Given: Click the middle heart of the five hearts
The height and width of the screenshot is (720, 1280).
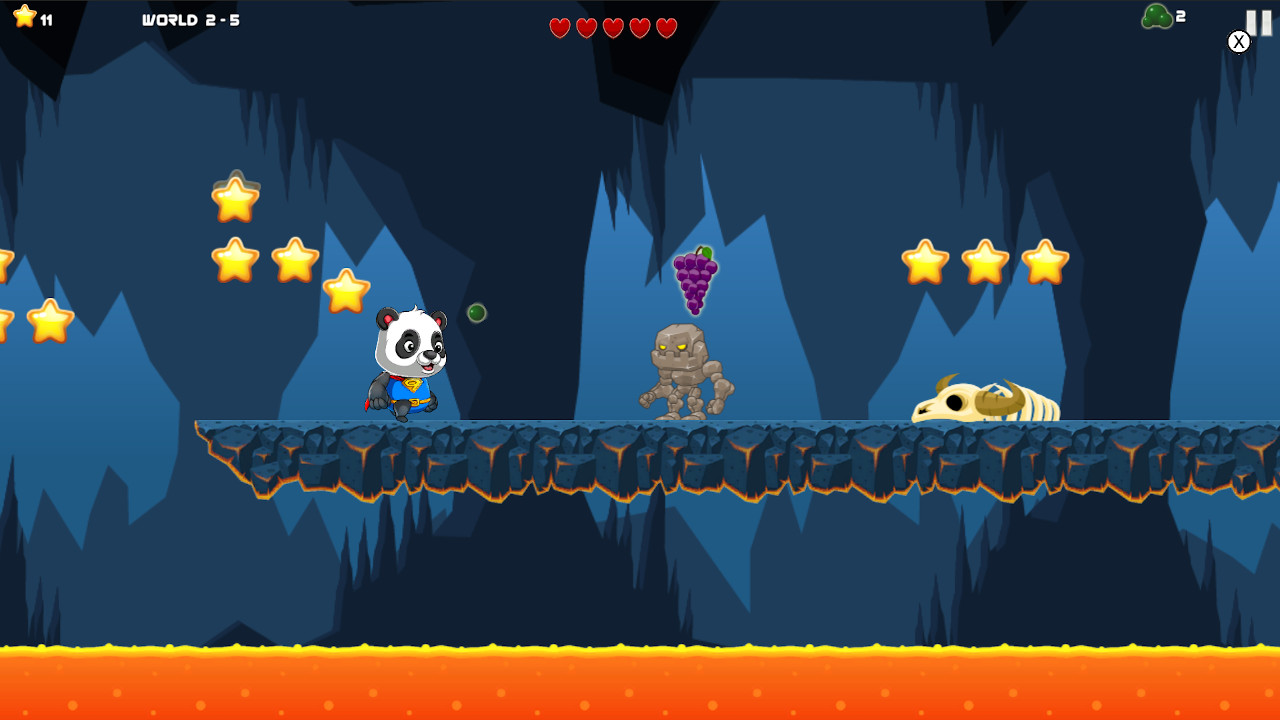Looking at the screenshot, I should click(611, 27).
